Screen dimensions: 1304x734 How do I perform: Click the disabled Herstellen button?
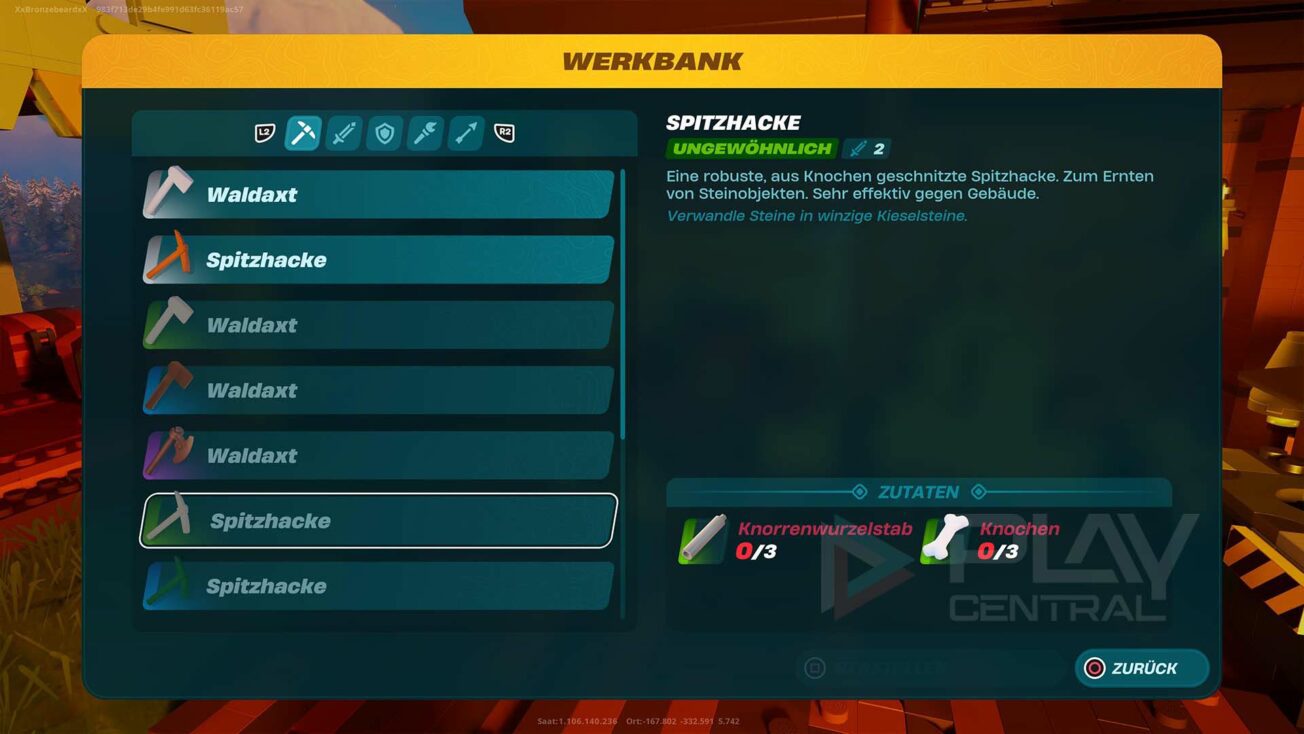(x=930, y=667)
